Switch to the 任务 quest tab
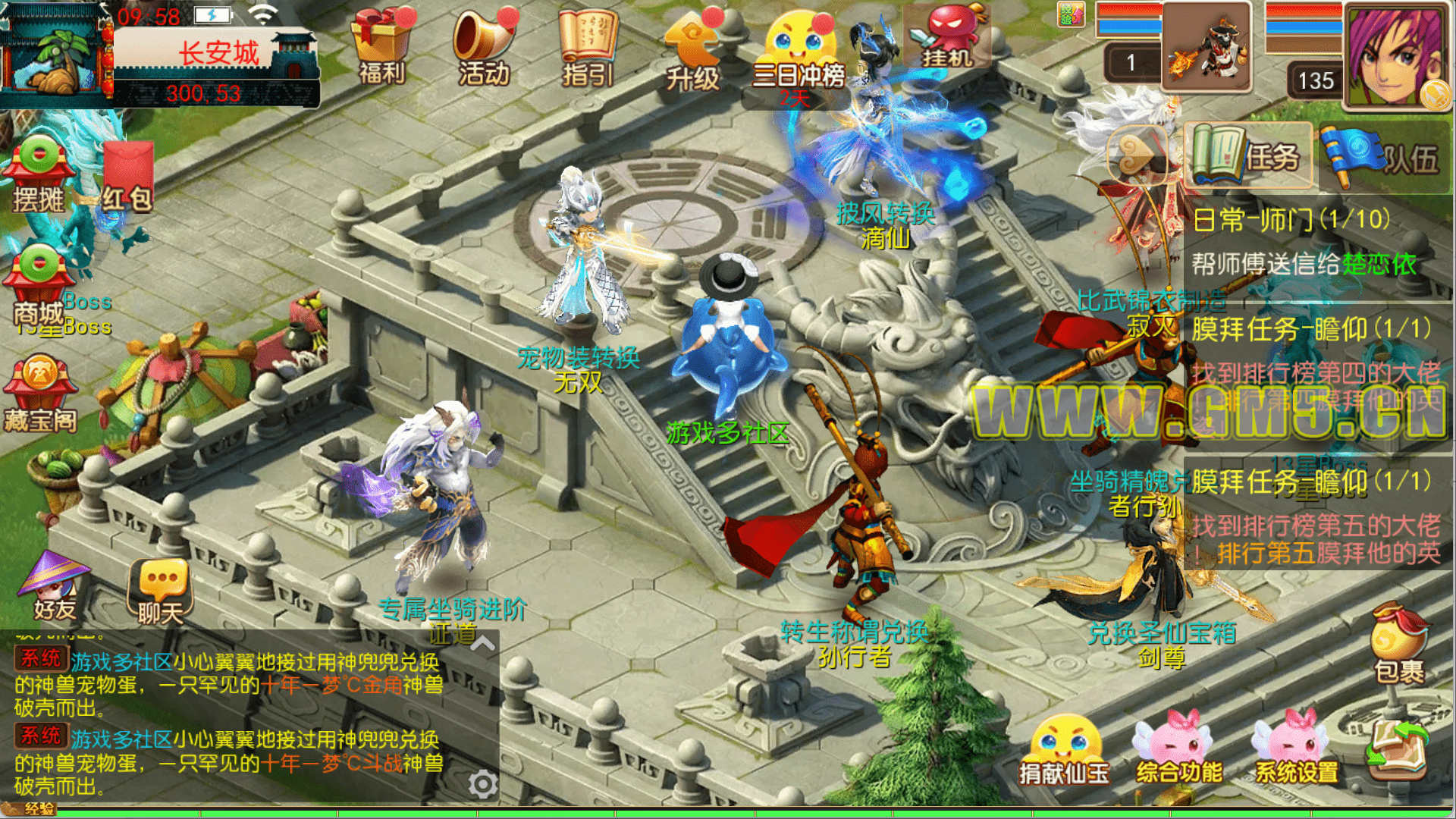The height and width of the screenshot is (819, 1456). tap(1247, 155)
